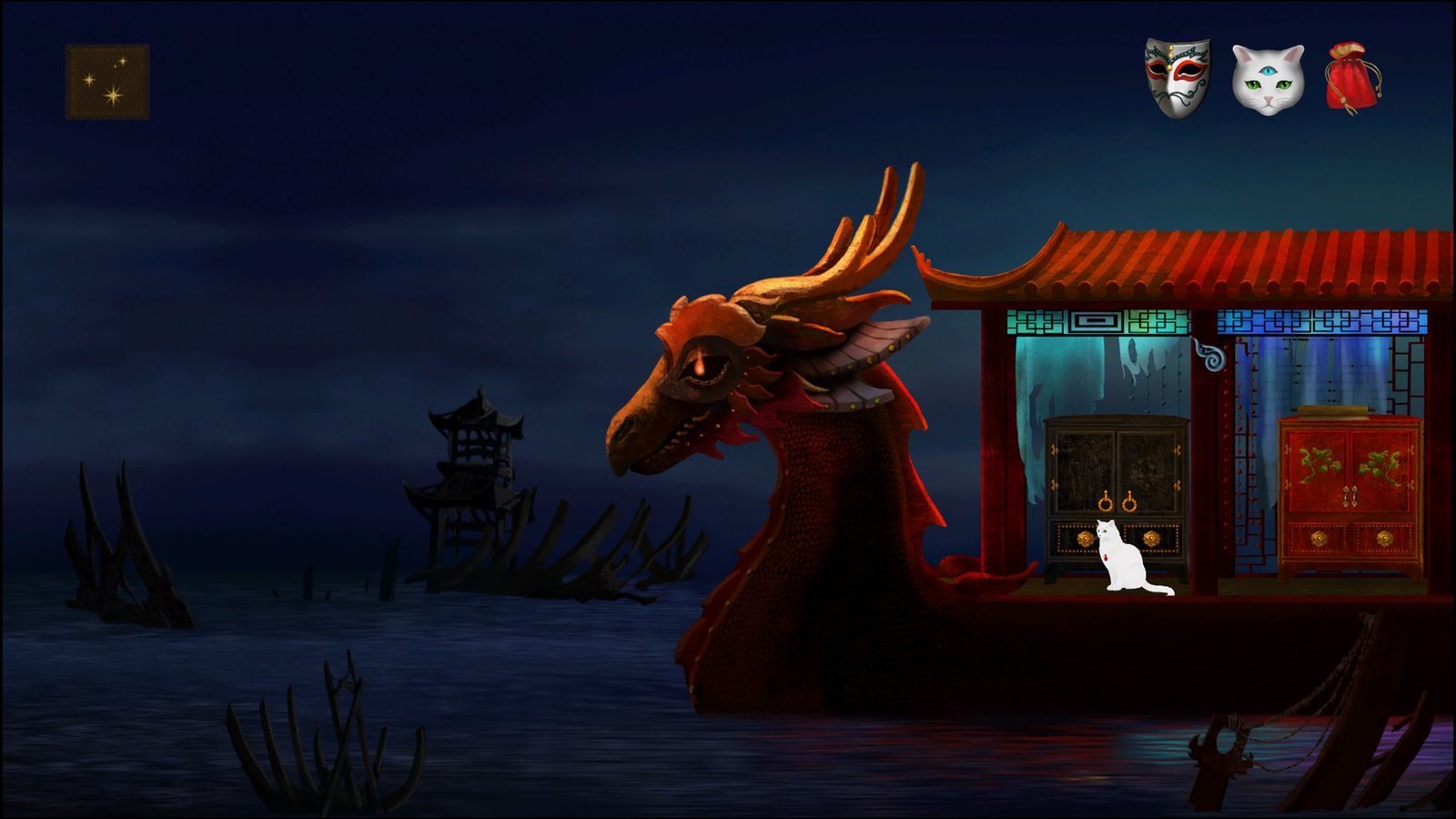Click the green lattice window panel
This screenshot has width=1456, height=819.
coord(1097,321)
